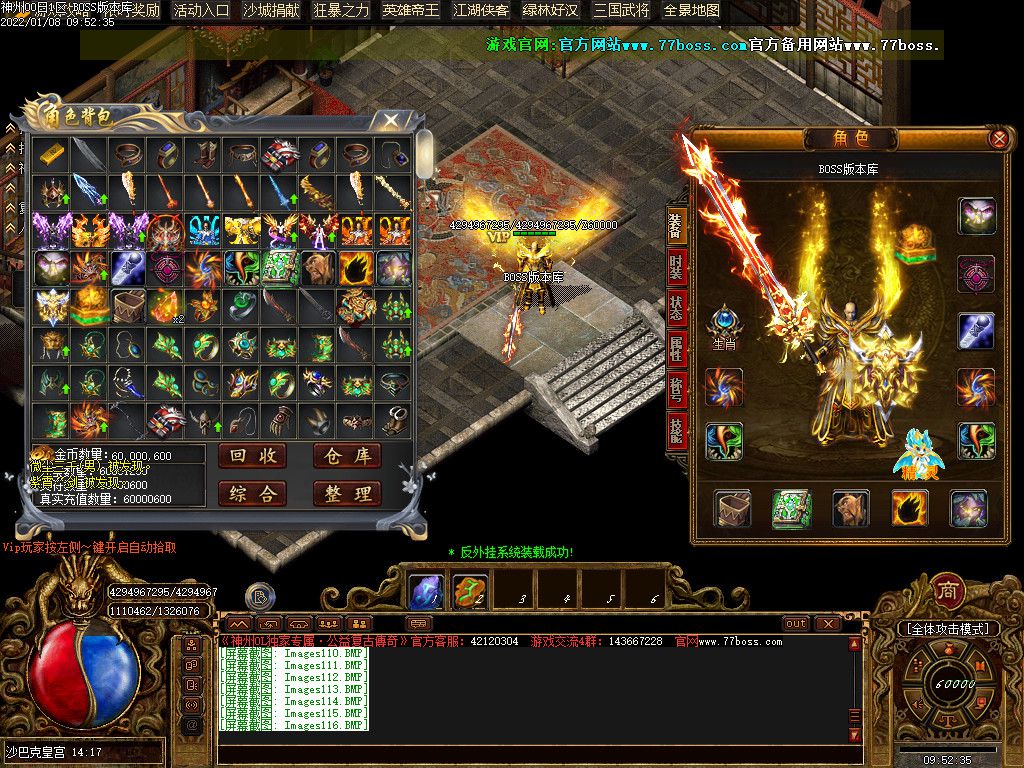Image resolution: width=1024 pixels, height=768 pixels.
Task: Open the 活动入口 event entrance menu
Action: (x=200, y=10)
